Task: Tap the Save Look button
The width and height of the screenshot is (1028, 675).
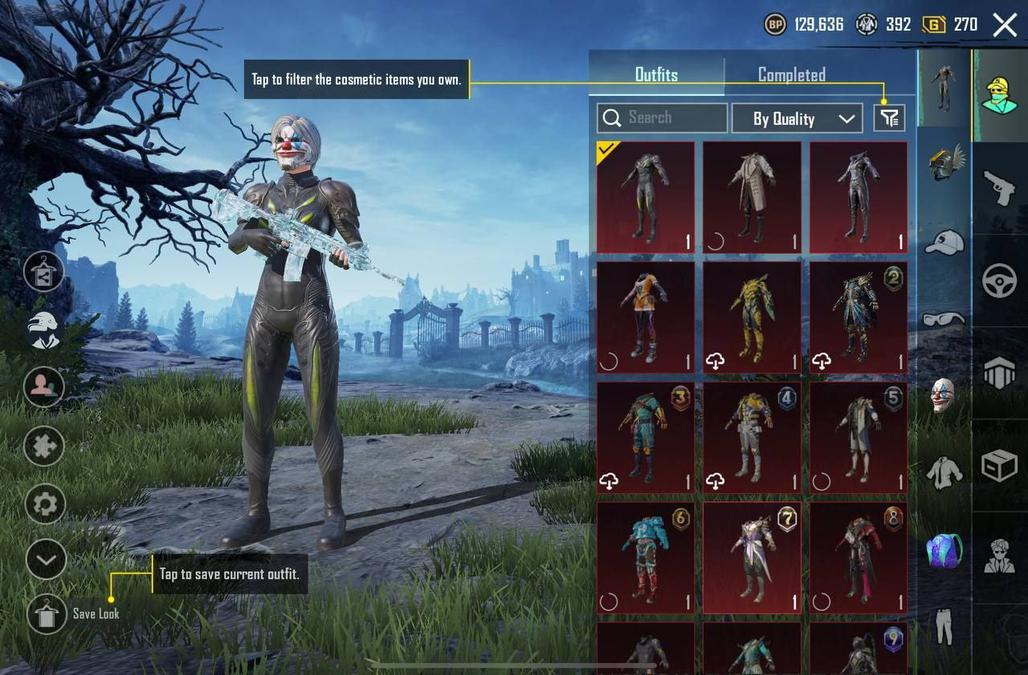Action: click(x=47, y=613)
